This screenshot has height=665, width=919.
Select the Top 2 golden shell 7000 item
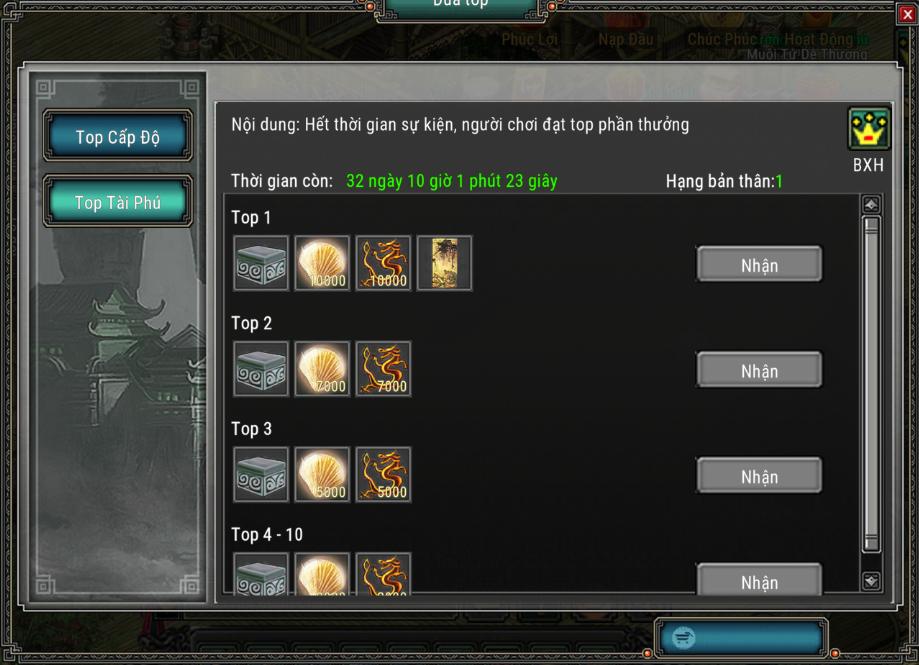click(322, 370)
